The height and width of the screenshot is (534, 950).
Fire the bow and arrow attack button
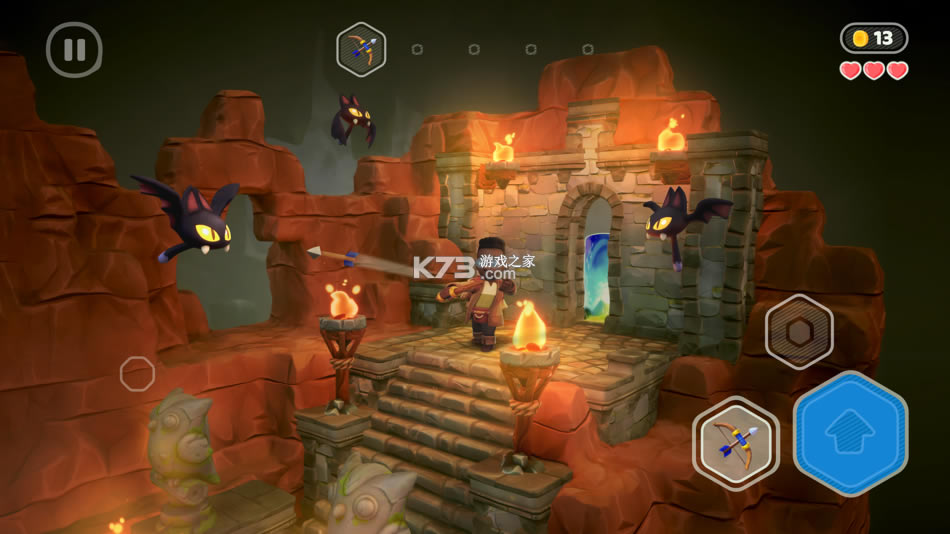click(x=736, y=442)
